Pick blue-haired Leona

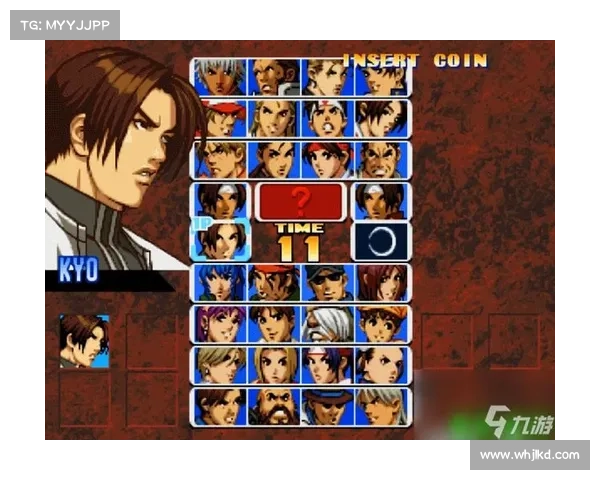[220, 282]
